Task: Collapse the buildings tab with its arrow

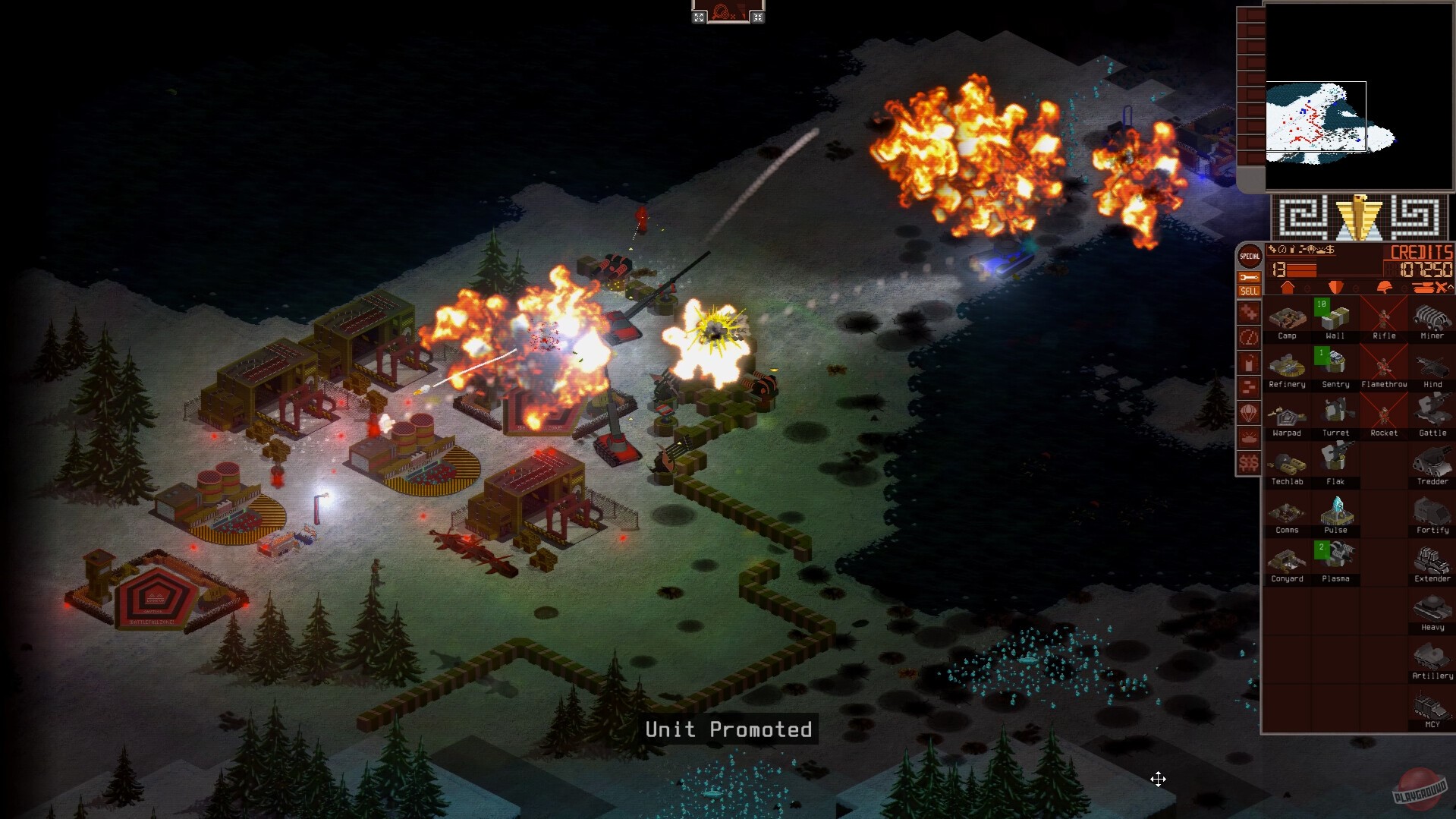Action: (1307, 288)
